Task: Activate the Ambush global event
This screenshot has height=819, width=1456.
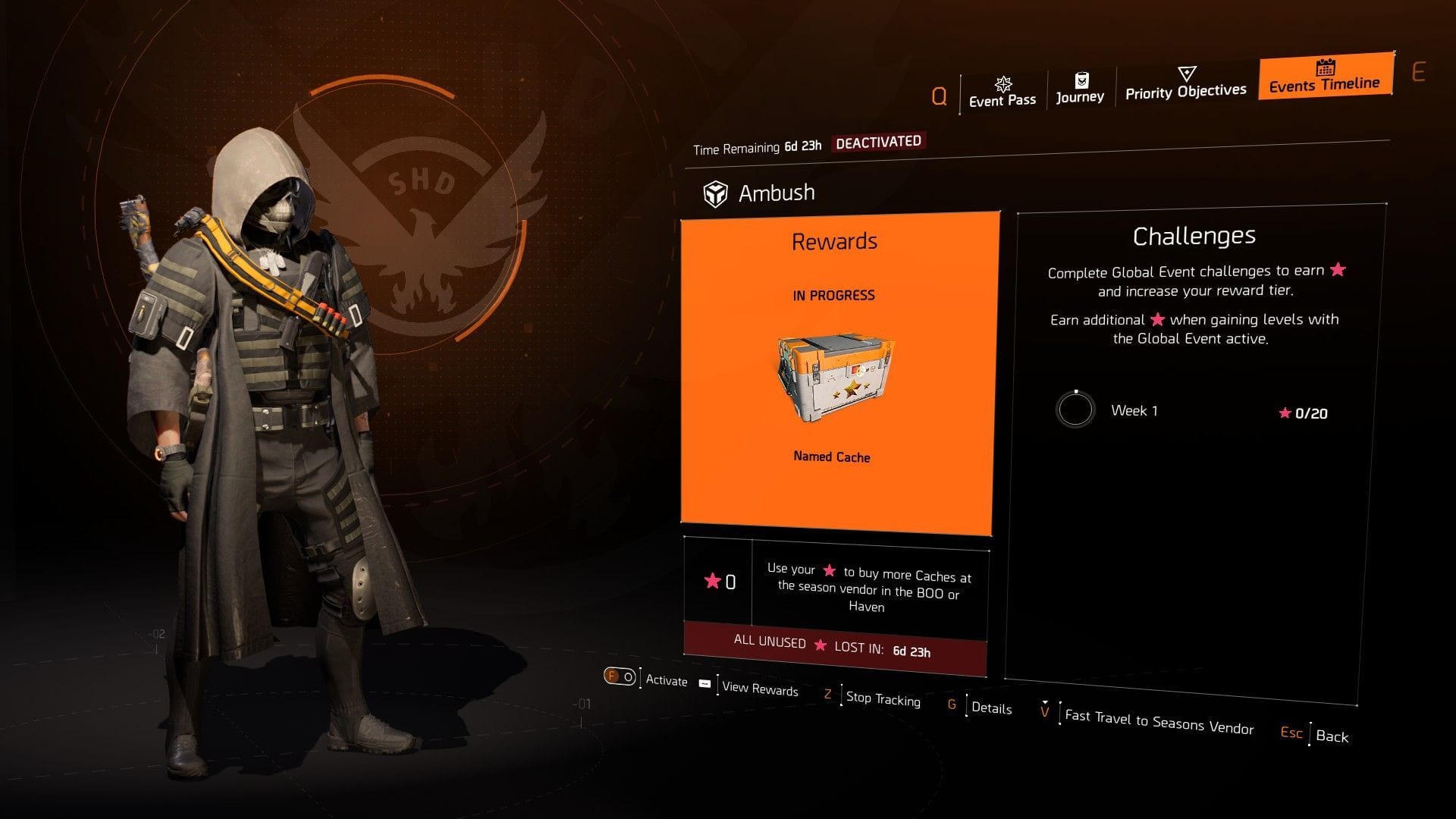Action: 620,676
